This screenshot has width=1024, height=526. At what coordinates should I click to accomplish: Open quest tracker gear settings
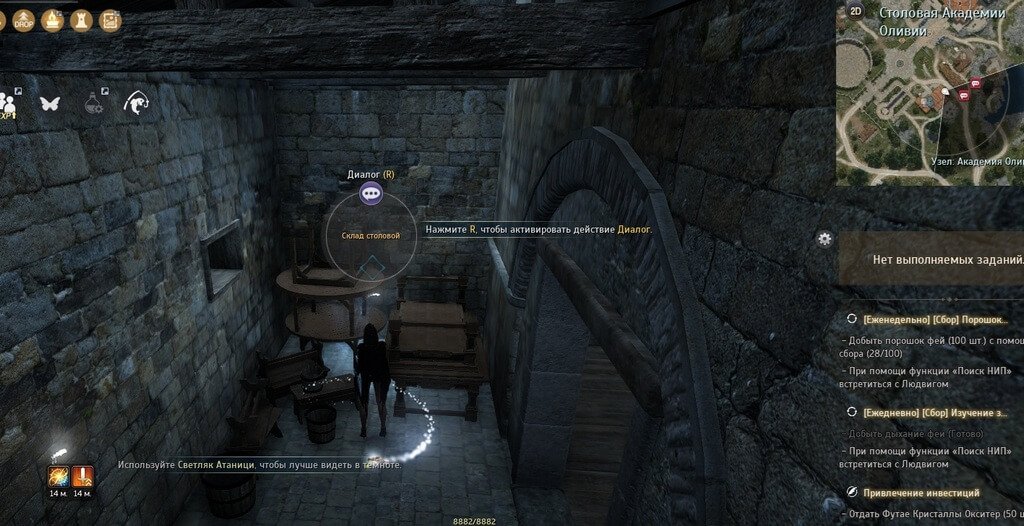tap(824, 238)
